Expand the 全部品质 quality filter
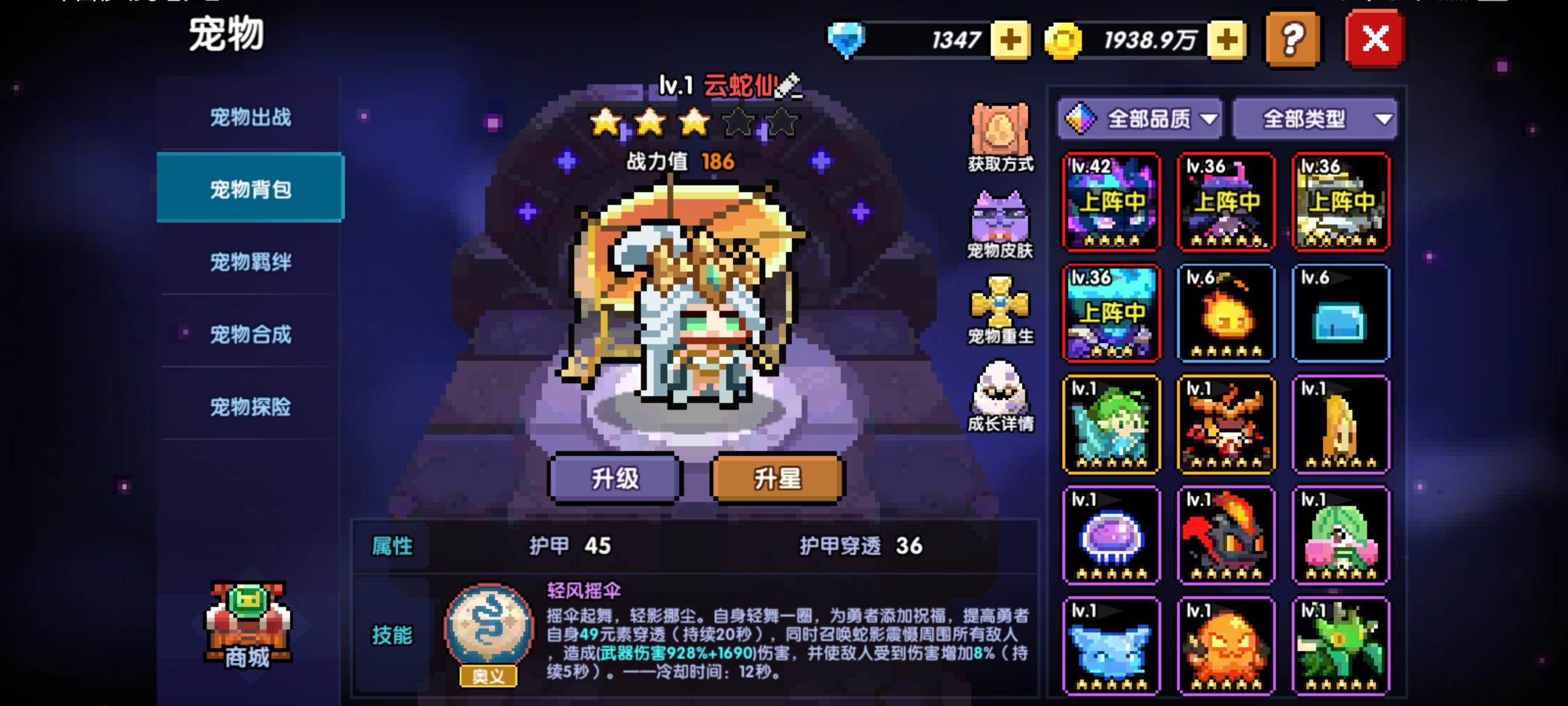Viewport: 1568px width, 706px height. coord(1140,118)
